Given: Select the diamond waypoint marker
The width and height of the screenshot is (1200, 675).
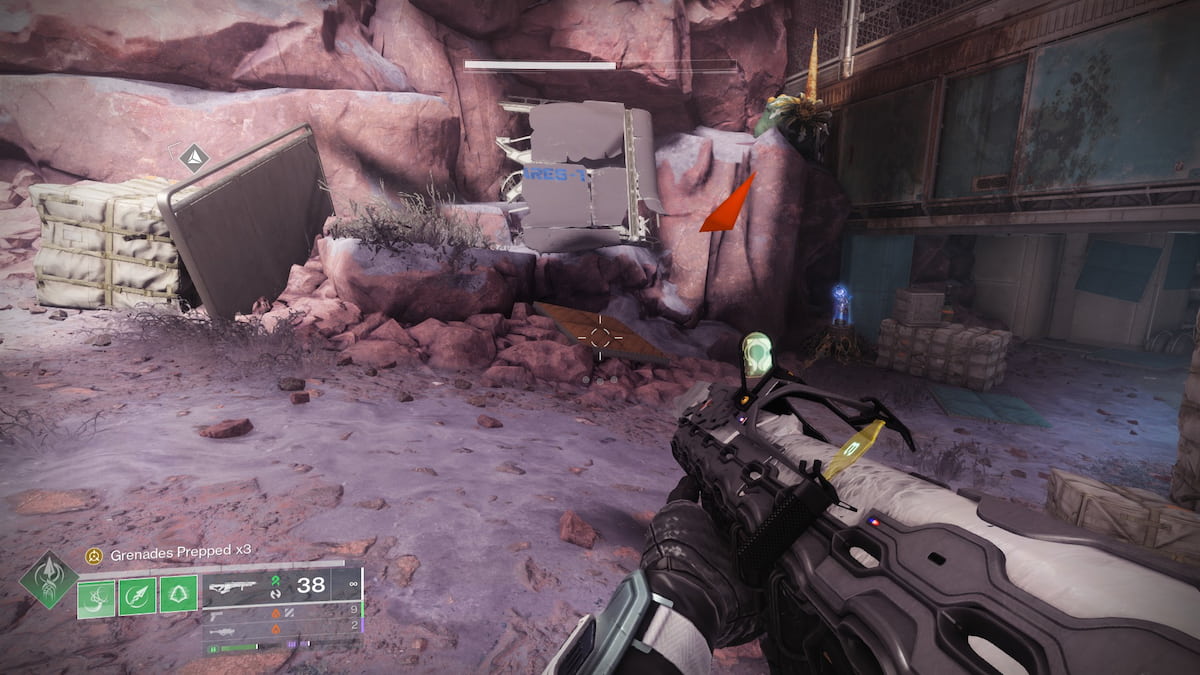Looking at the screenshot, I should coord(193,157).
